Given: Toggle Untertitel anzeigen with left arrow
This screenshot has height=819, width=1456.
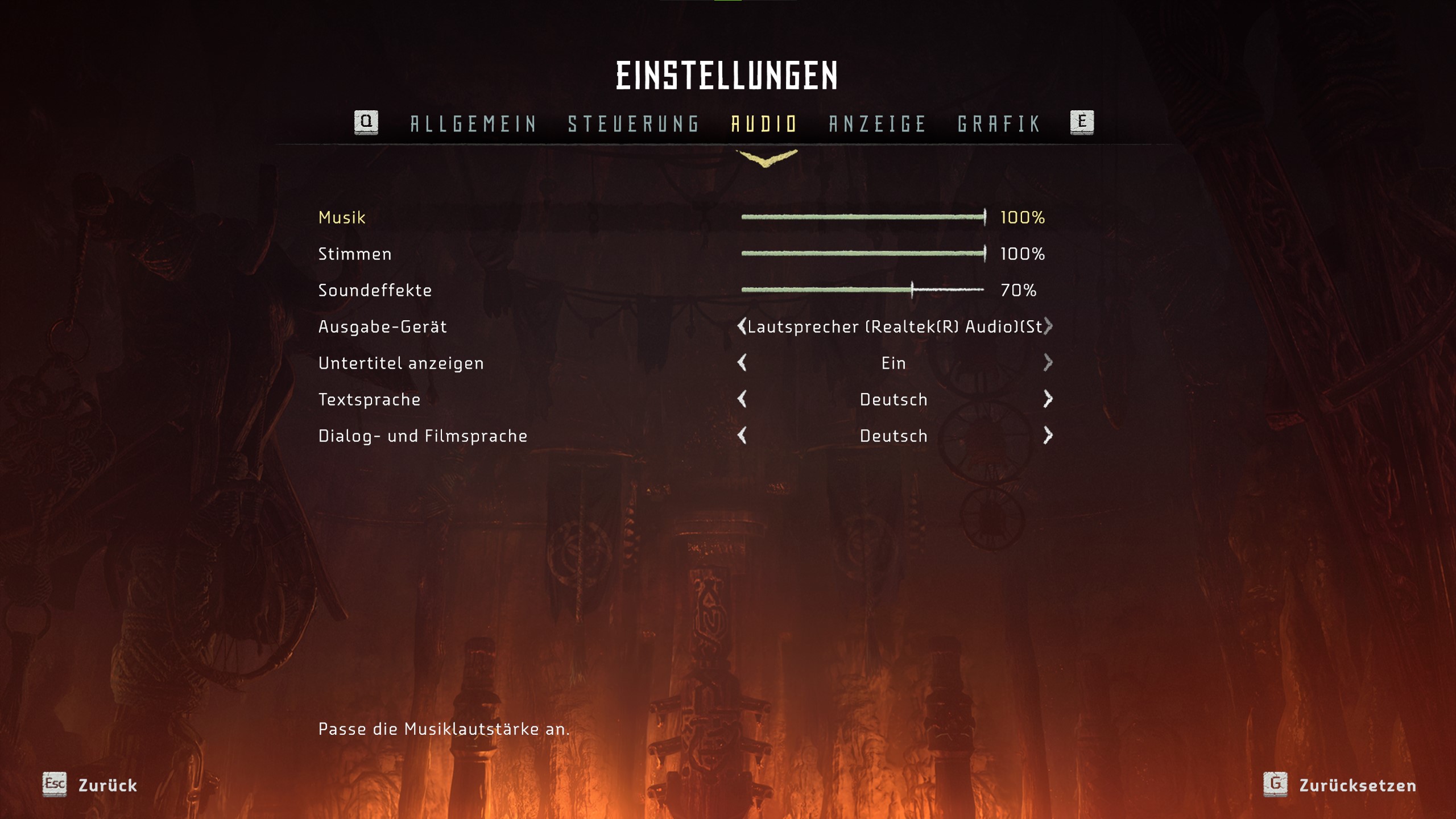Looking at the screenshot, I should (x=742, y=363).
